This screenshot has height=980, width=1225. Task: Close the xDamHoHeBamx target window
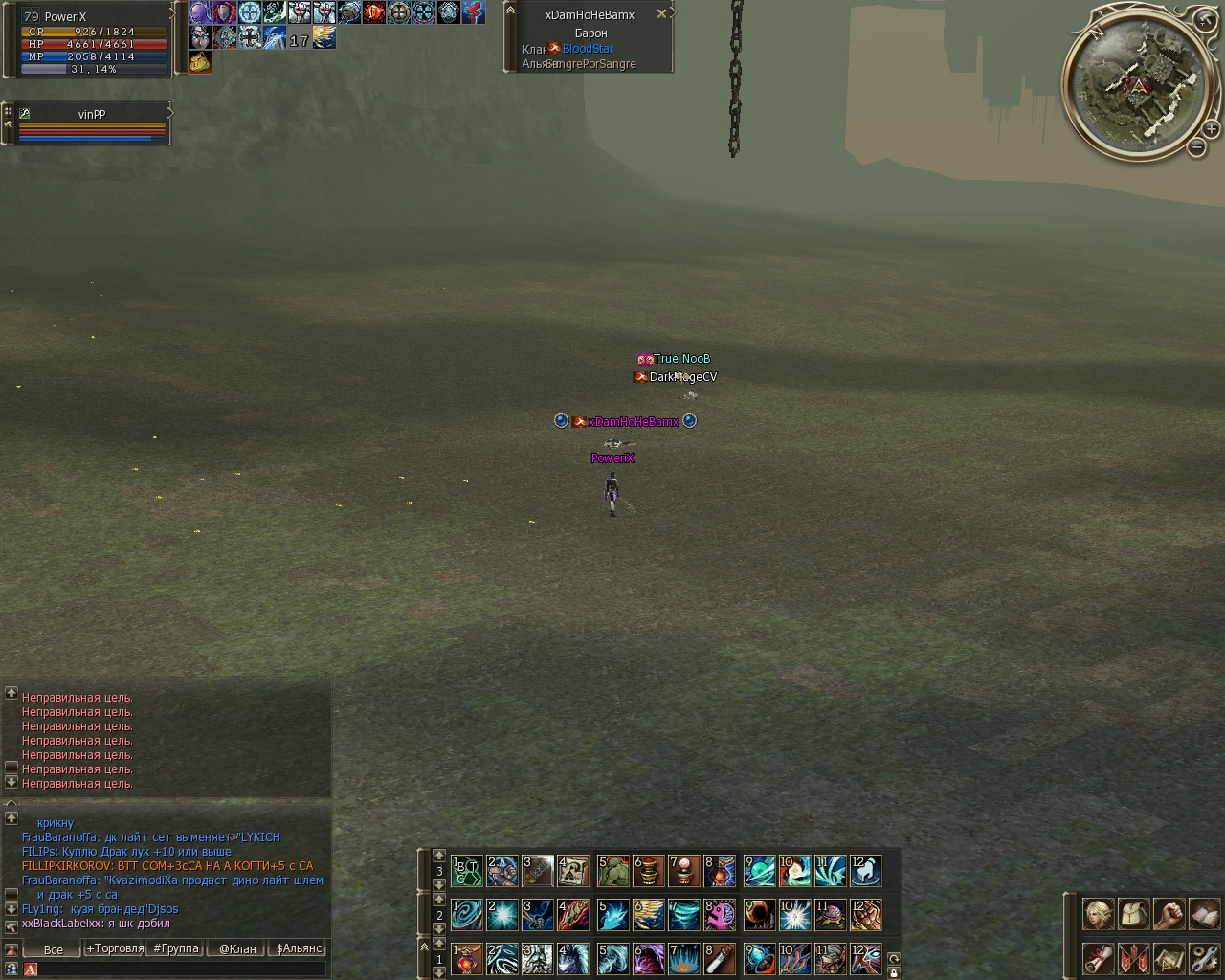[x=661, y=14]
